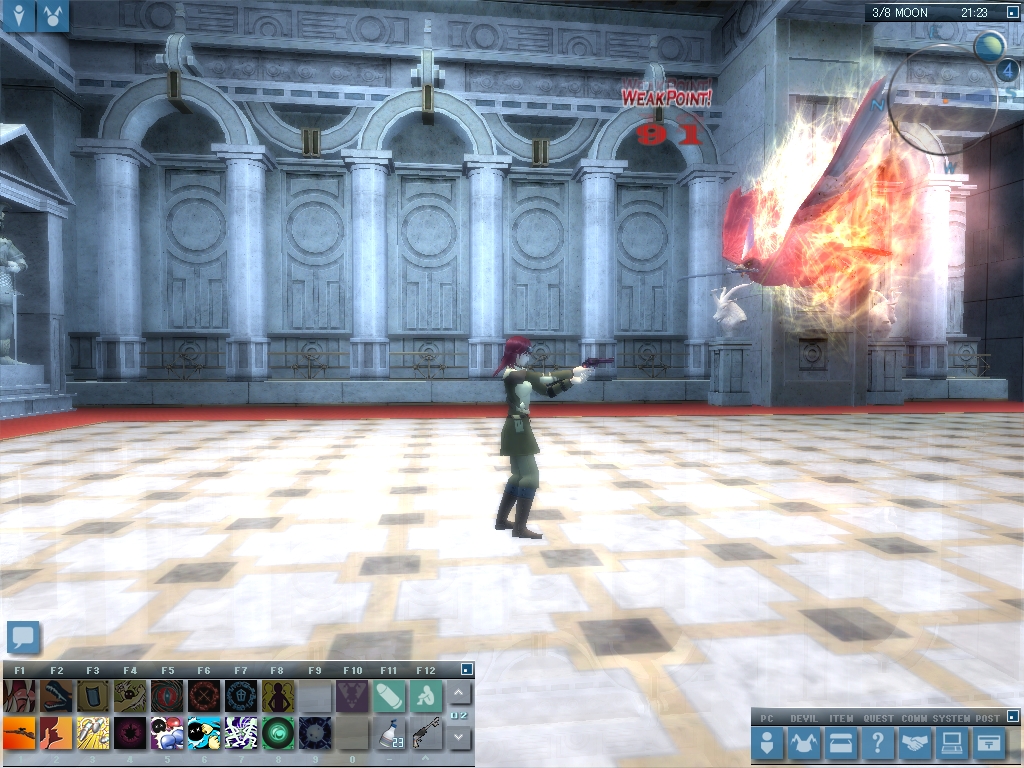Click the moon phase orb icon

pyautogui.click(x=989, y=46)
